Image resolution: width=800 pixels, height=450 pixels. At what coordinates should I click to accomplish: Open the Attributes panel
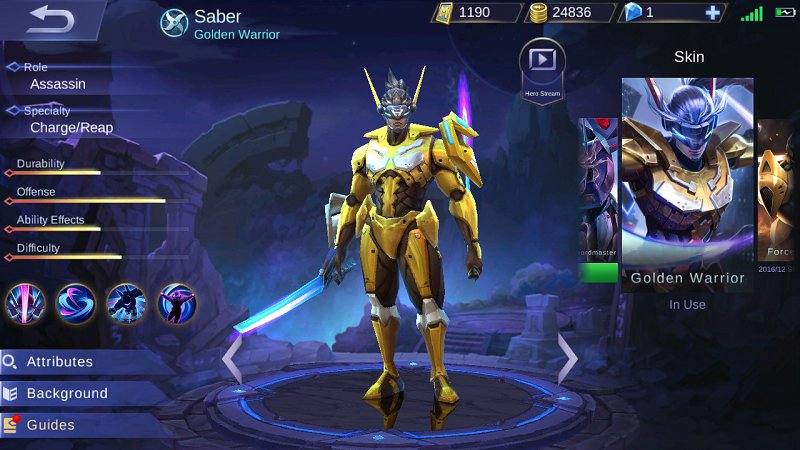point(60,362)
